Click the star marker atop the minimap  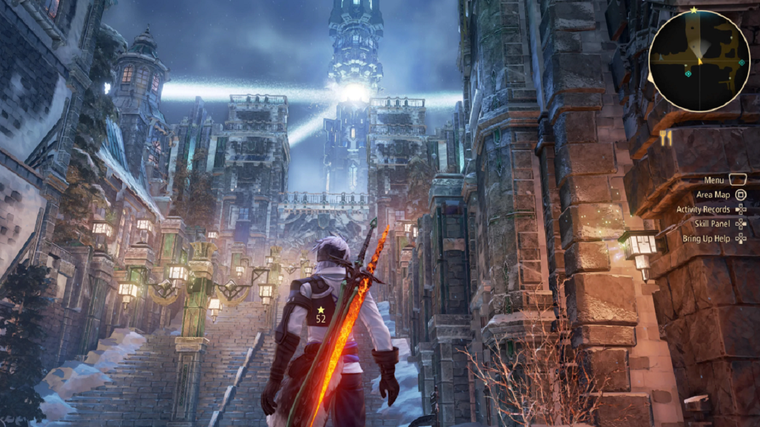693,10
